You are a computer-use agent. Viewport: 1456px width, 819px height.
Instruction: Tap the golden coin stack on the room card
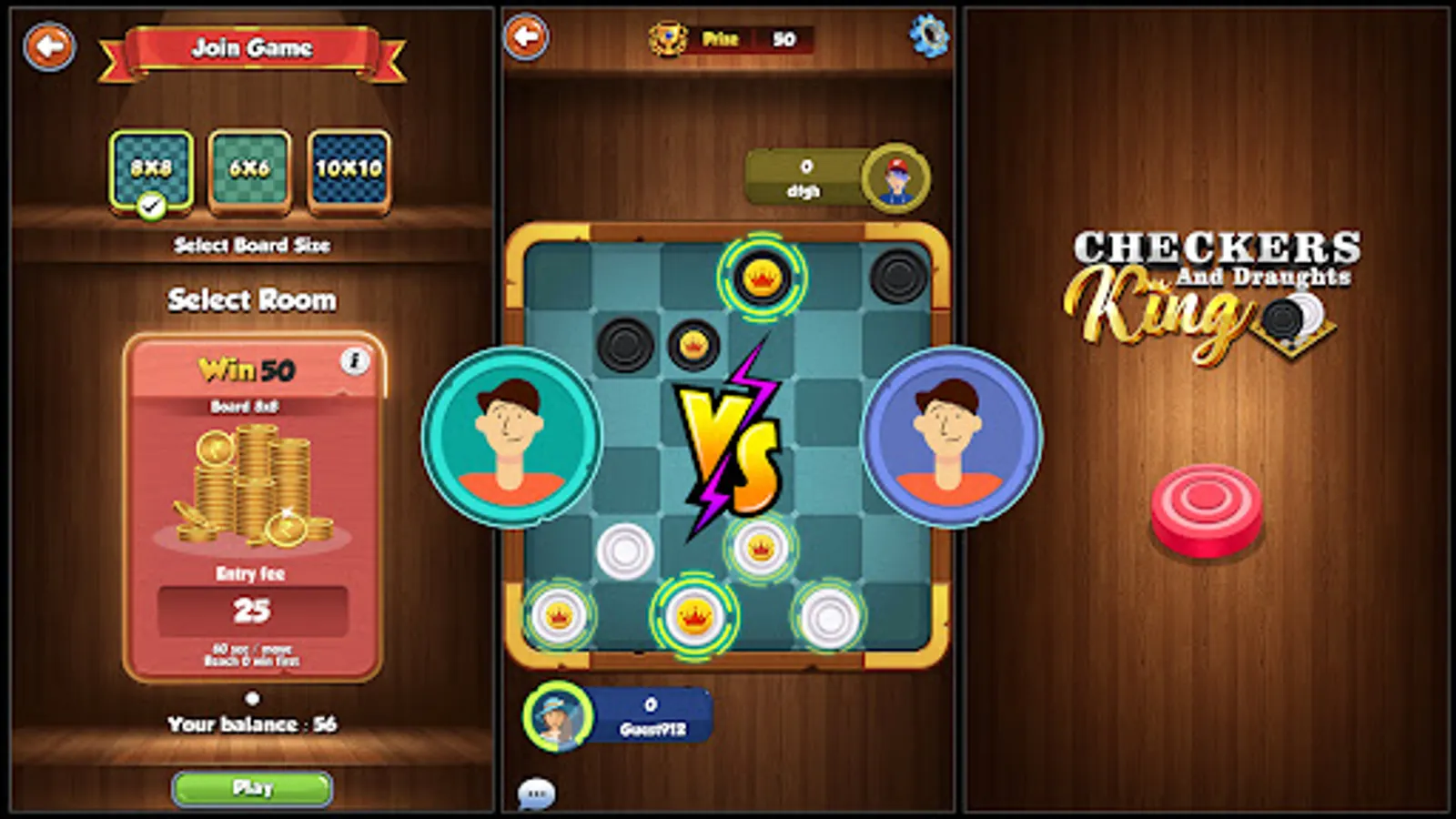252,482
